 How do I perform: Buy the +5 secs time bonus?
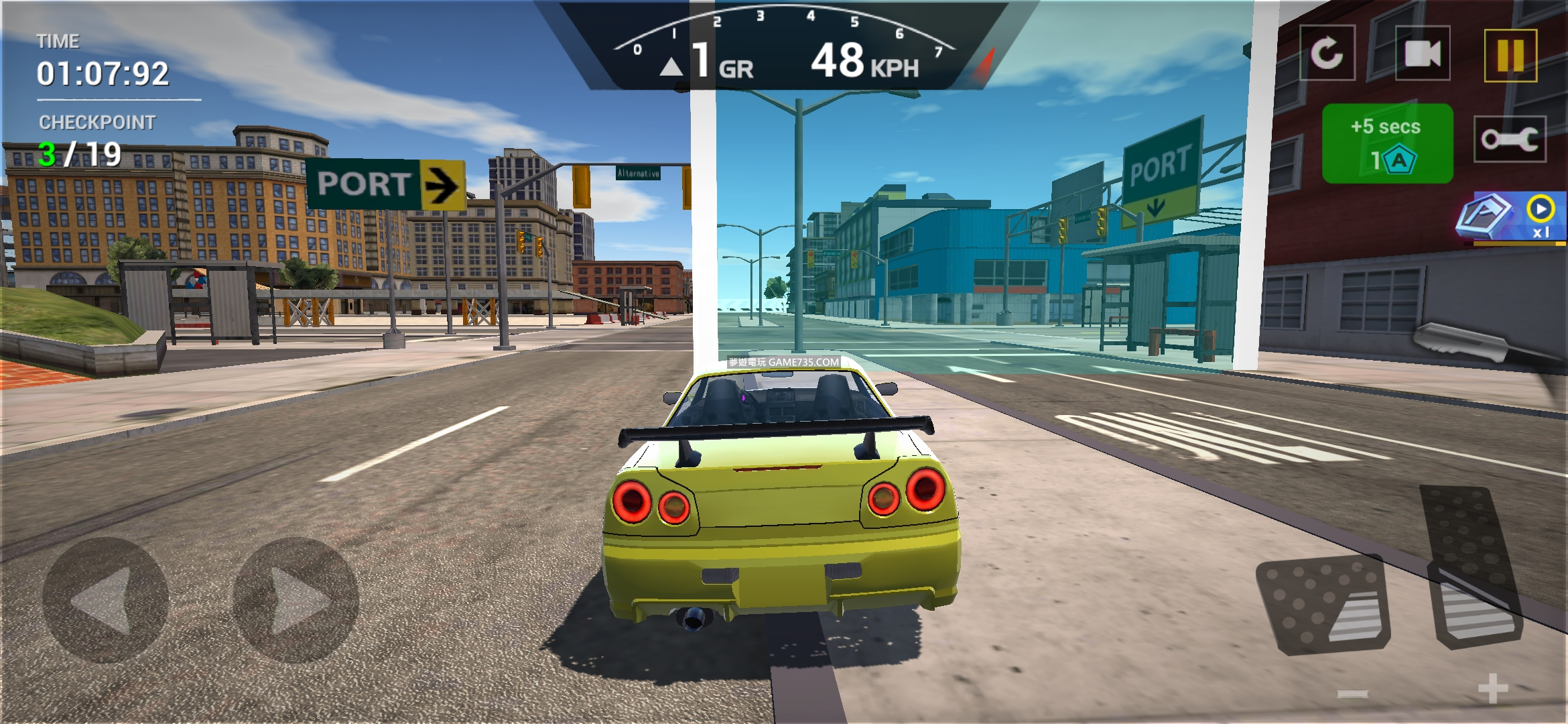pos(1387,143)
